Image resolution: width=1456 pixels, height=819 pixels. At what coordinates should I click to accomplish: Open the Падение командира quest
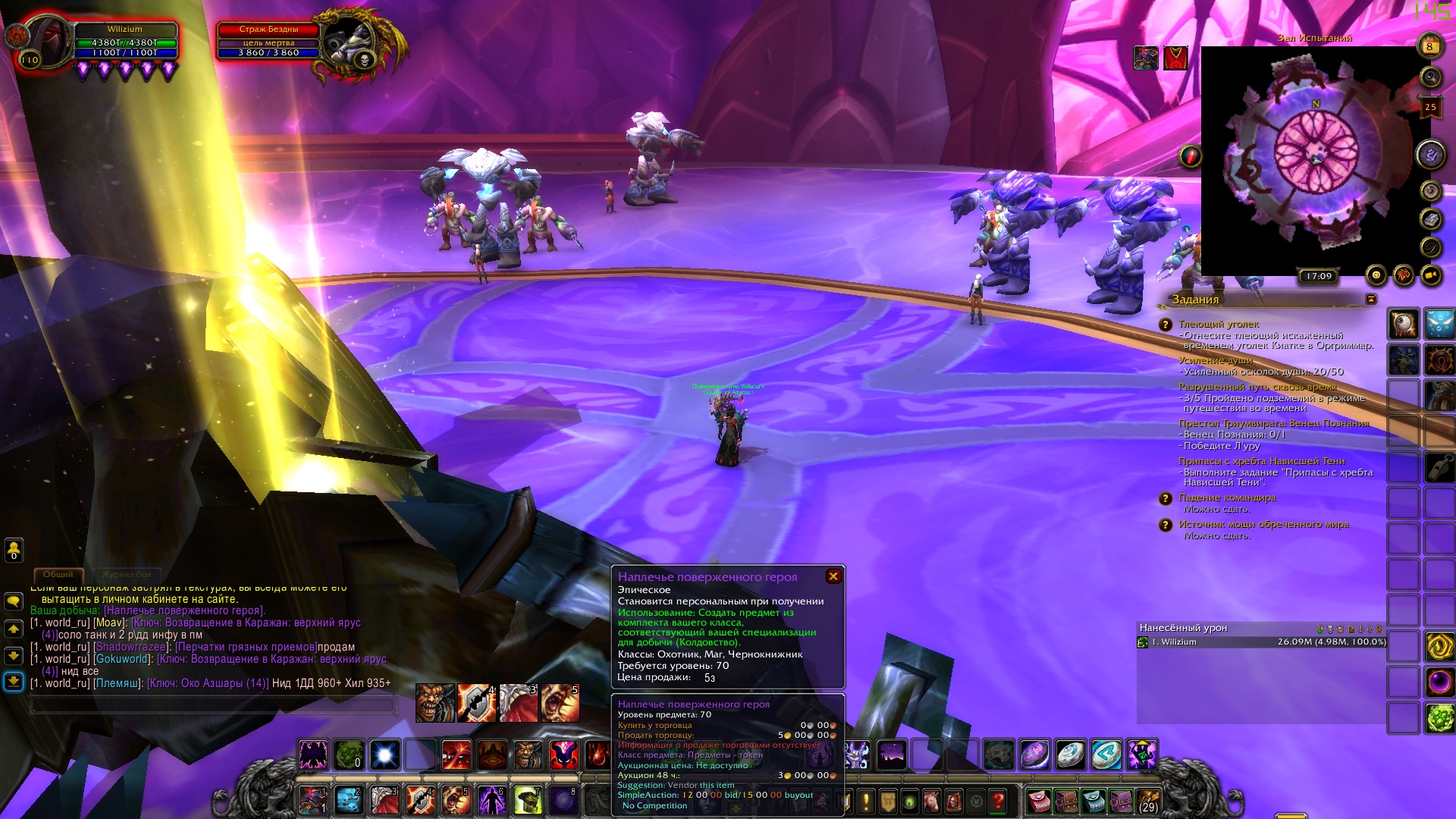pyautogui.click(x=1226, y=498)
